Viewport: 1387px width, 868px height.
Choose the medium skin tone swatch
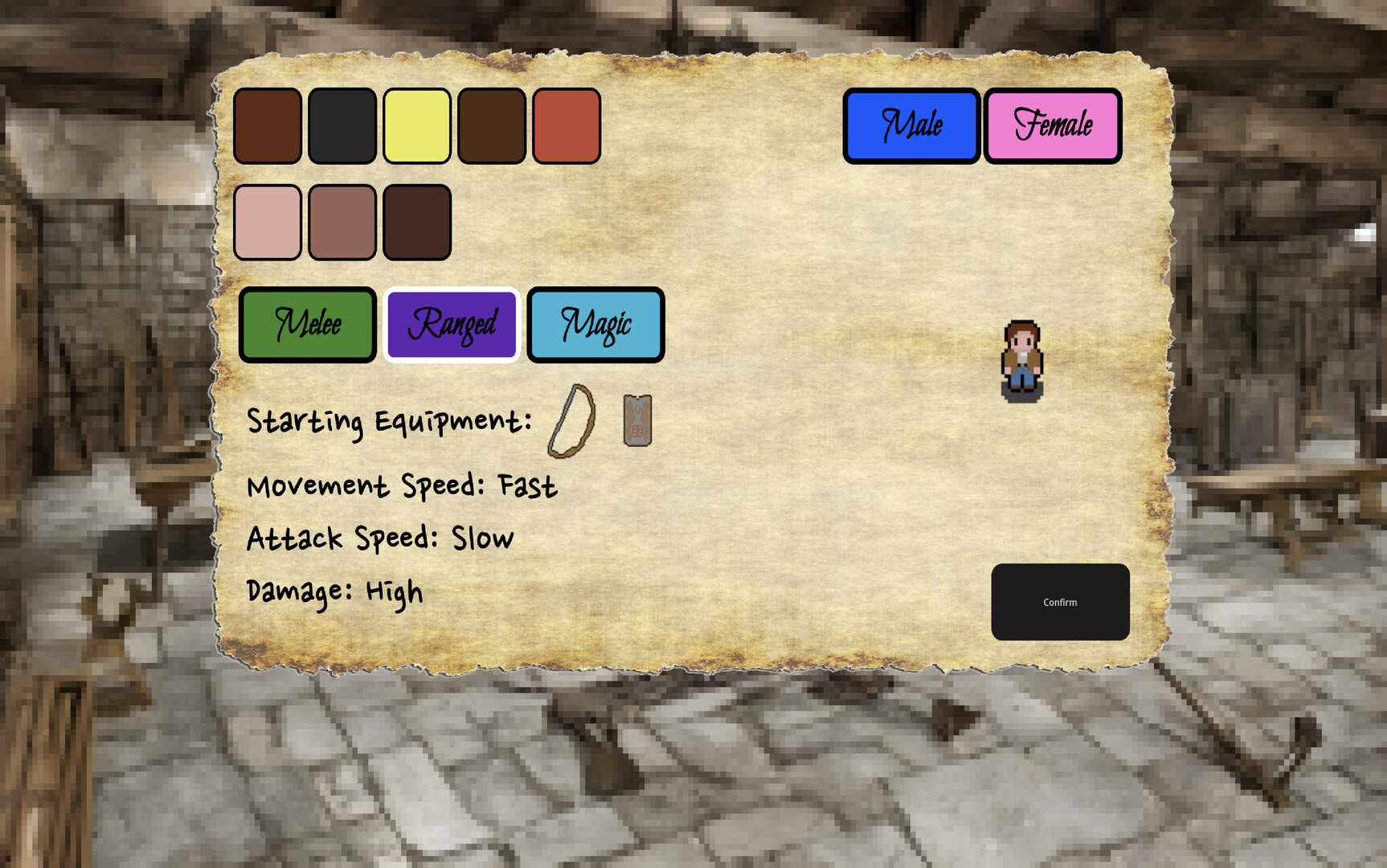(342, 222)
